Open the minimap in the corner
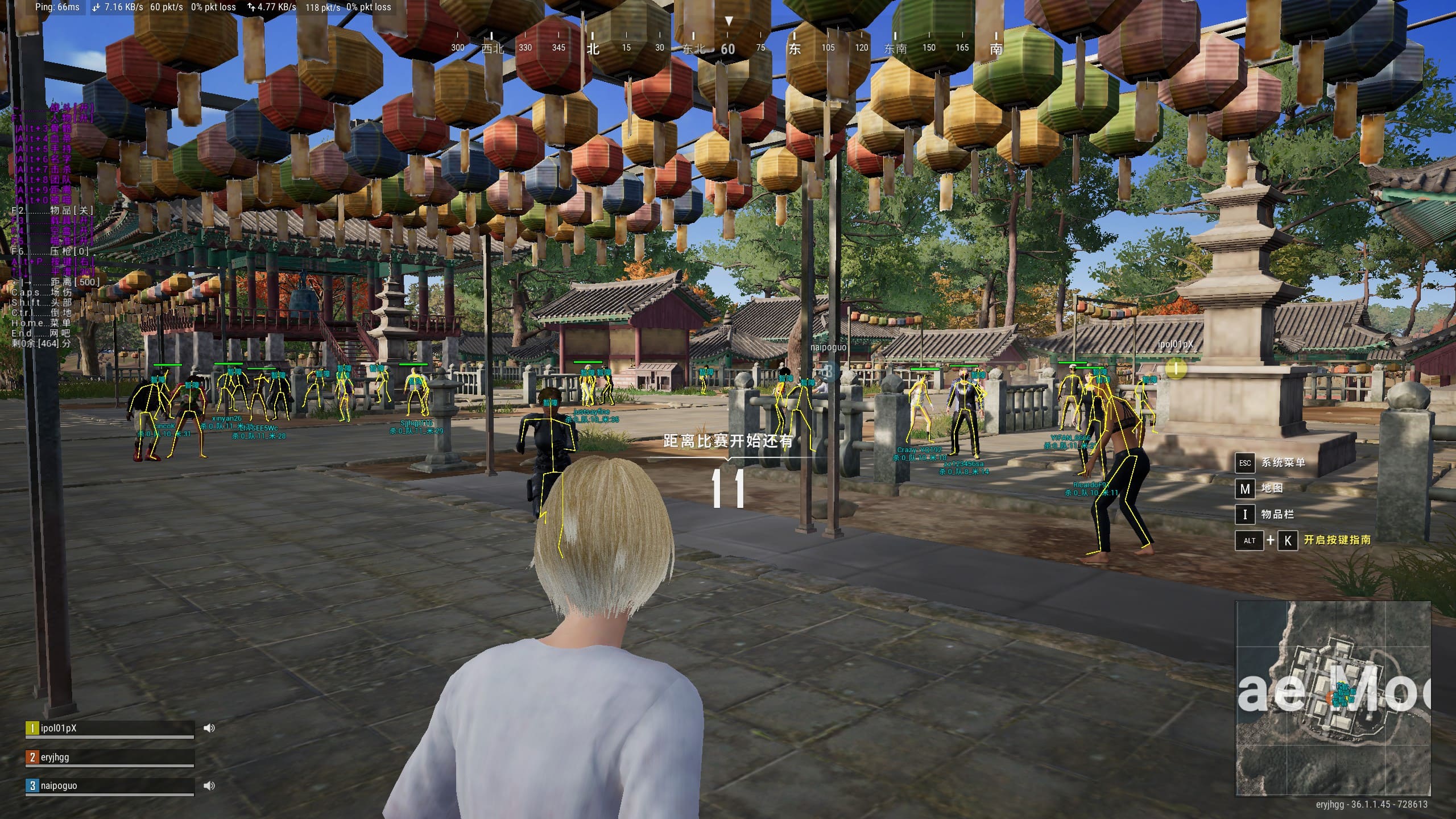The width and height of the screenshot is (1456, 819). click(1332, 698)
